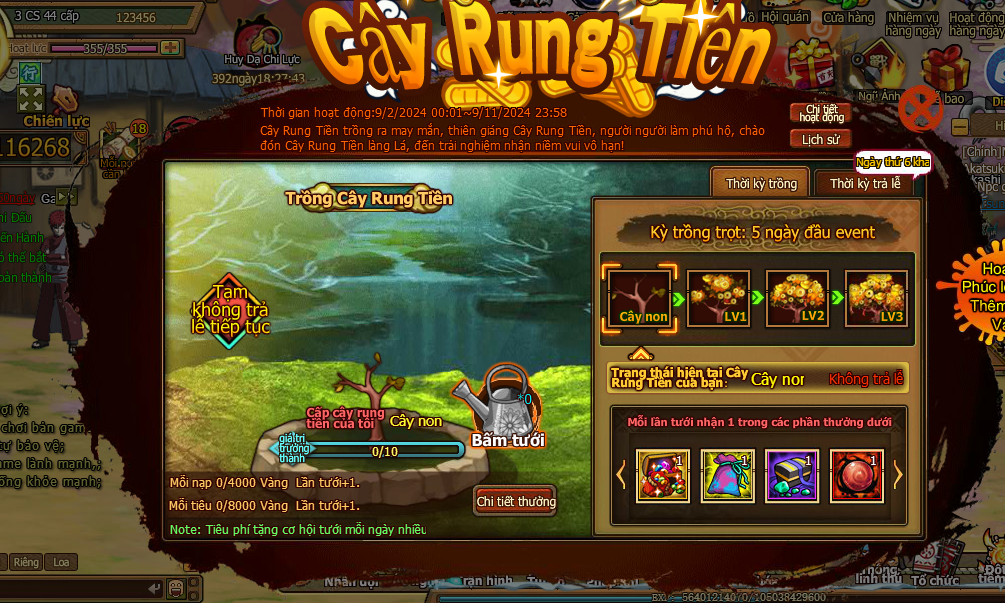Switch to the Thời kỳ trả lễ tab
Image resolution: width=1005 pixels, height=603 pixels.
(864, 184)
